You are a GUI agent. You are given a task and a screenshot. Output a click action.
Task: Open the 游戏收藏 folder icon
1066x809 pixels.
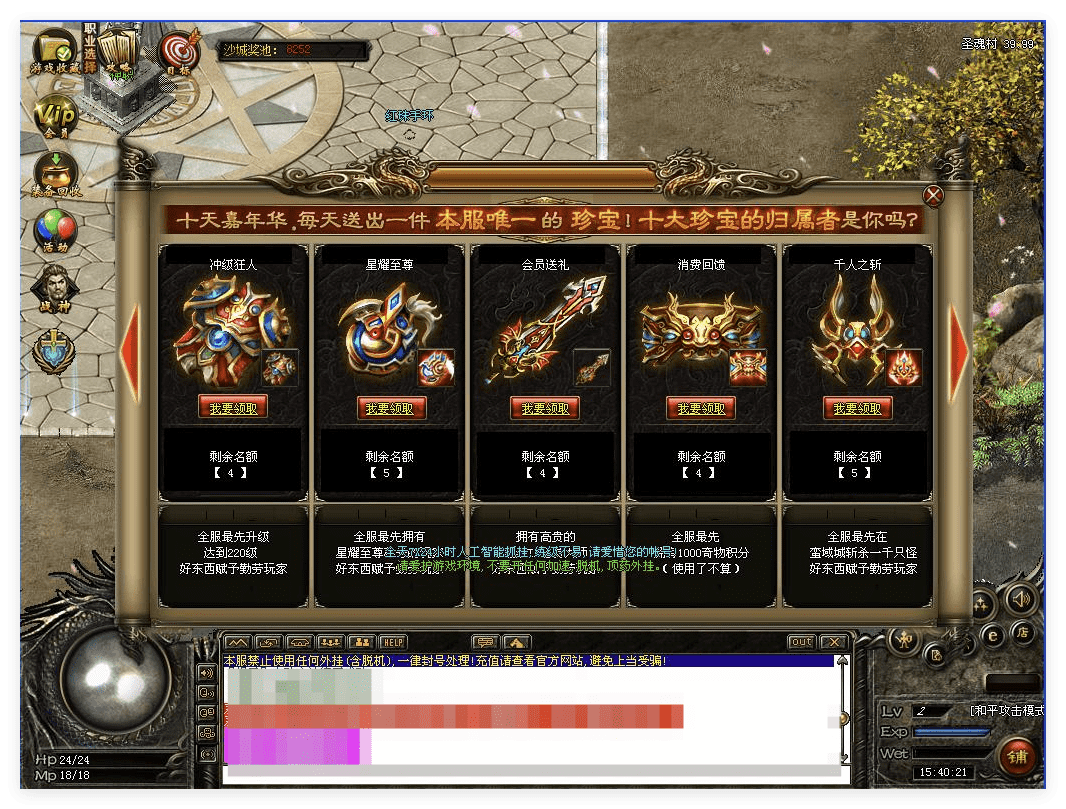(x=53, y=50)
